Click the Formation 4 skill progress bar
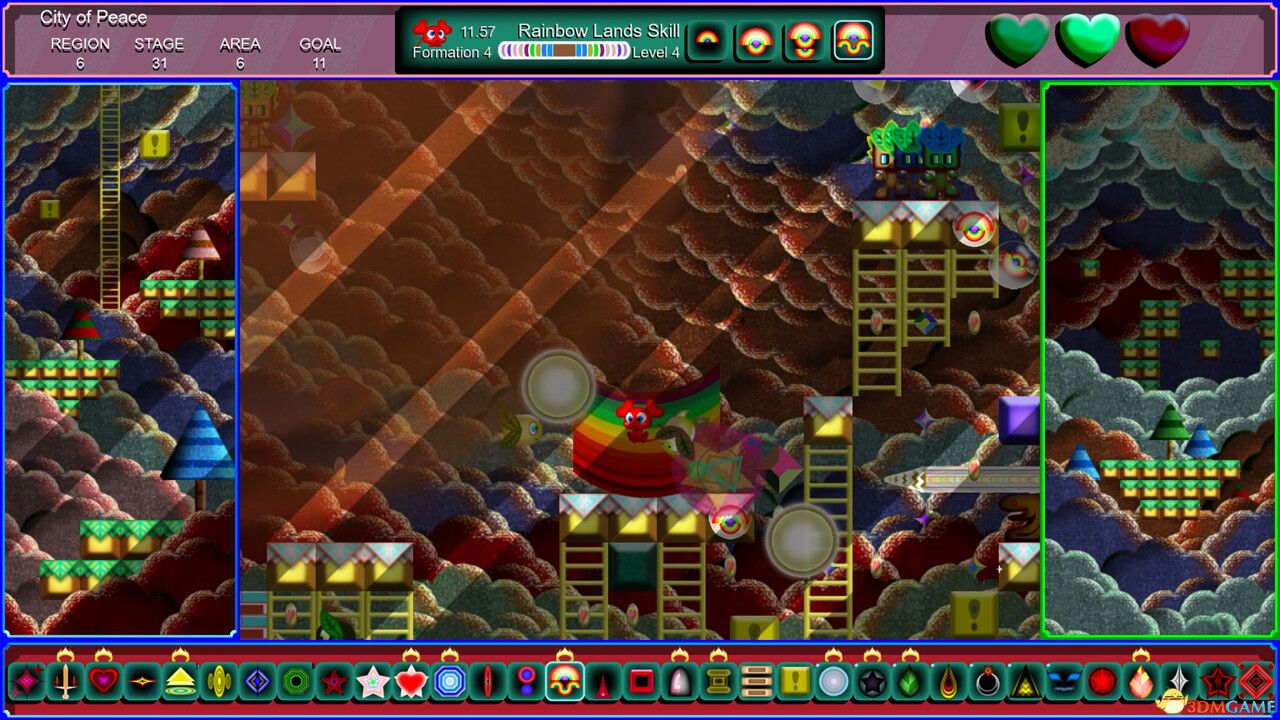1280x720 pixels. pyautogui.click(x=560, y=52)
